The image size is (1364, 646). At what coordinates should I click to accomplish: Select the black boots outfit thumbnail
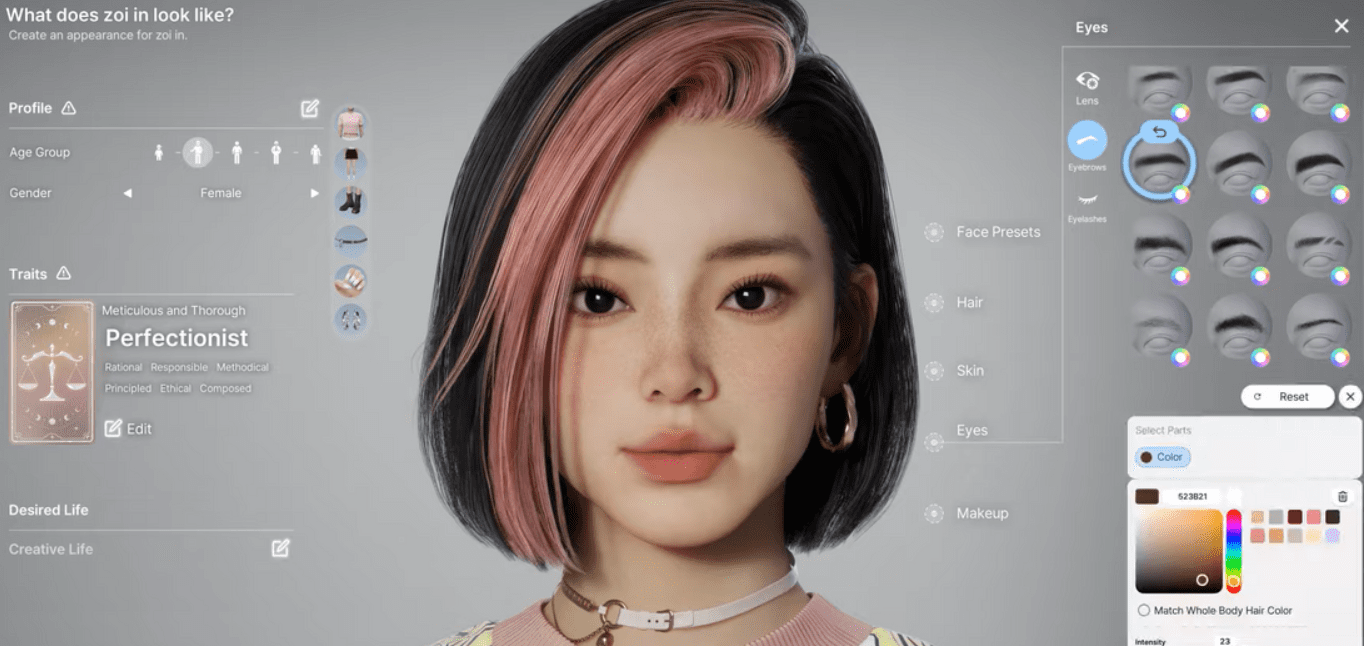350,201
